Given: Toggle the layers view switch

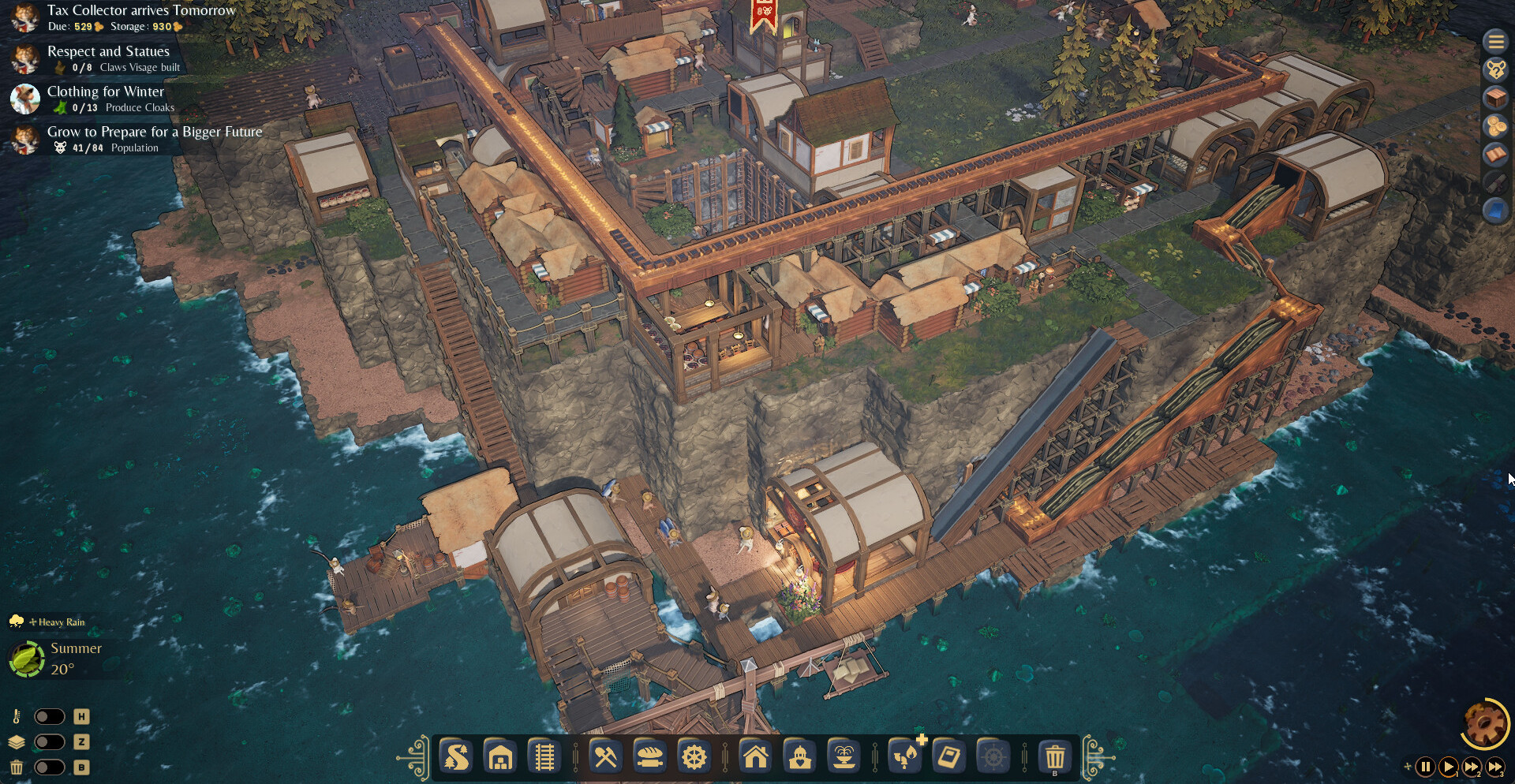Looking at the screenshot, I should [x=49, y=741].
